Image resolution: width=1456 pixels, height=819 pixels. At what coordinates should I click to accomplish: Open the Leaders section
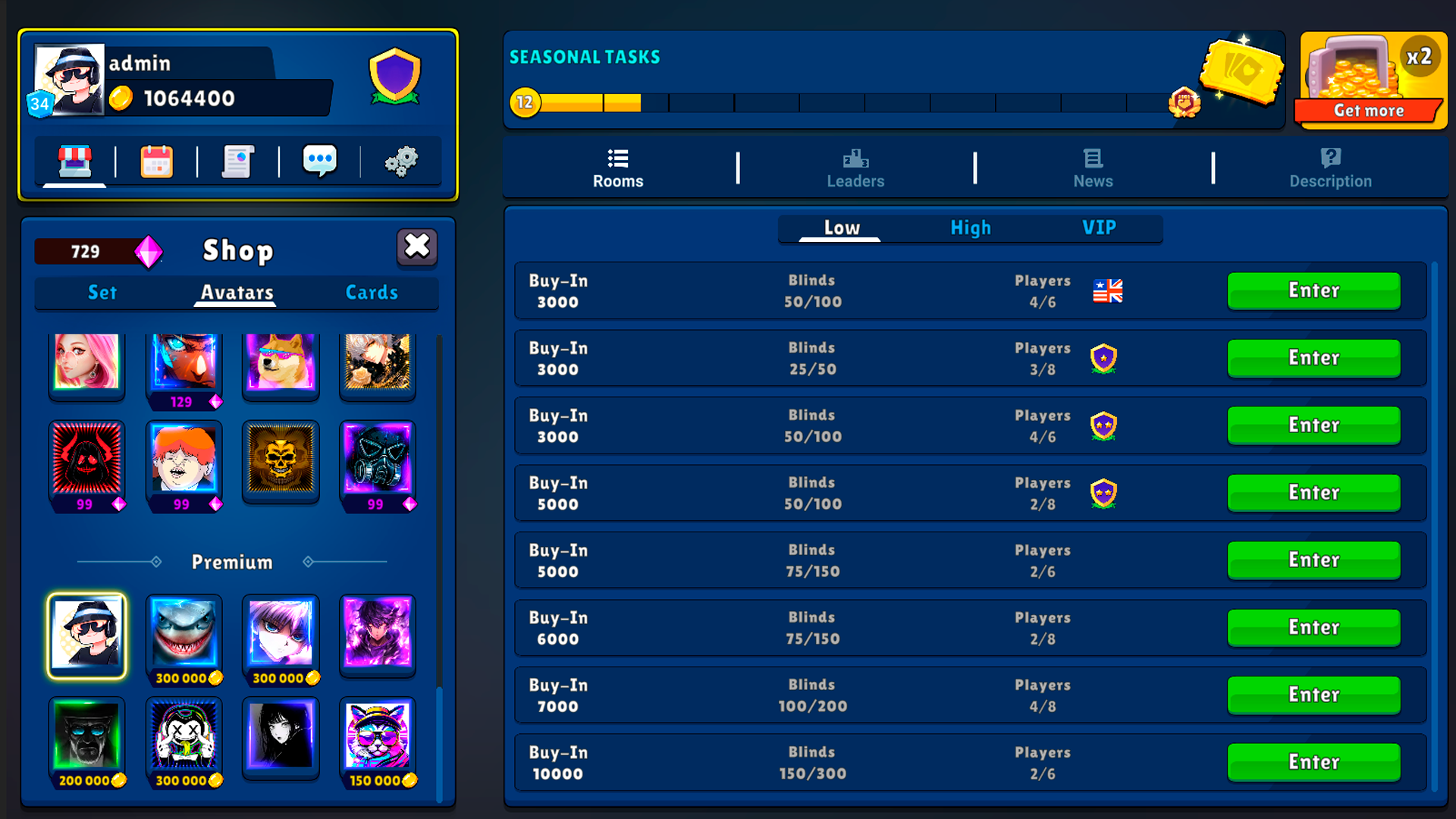[855, 168]
